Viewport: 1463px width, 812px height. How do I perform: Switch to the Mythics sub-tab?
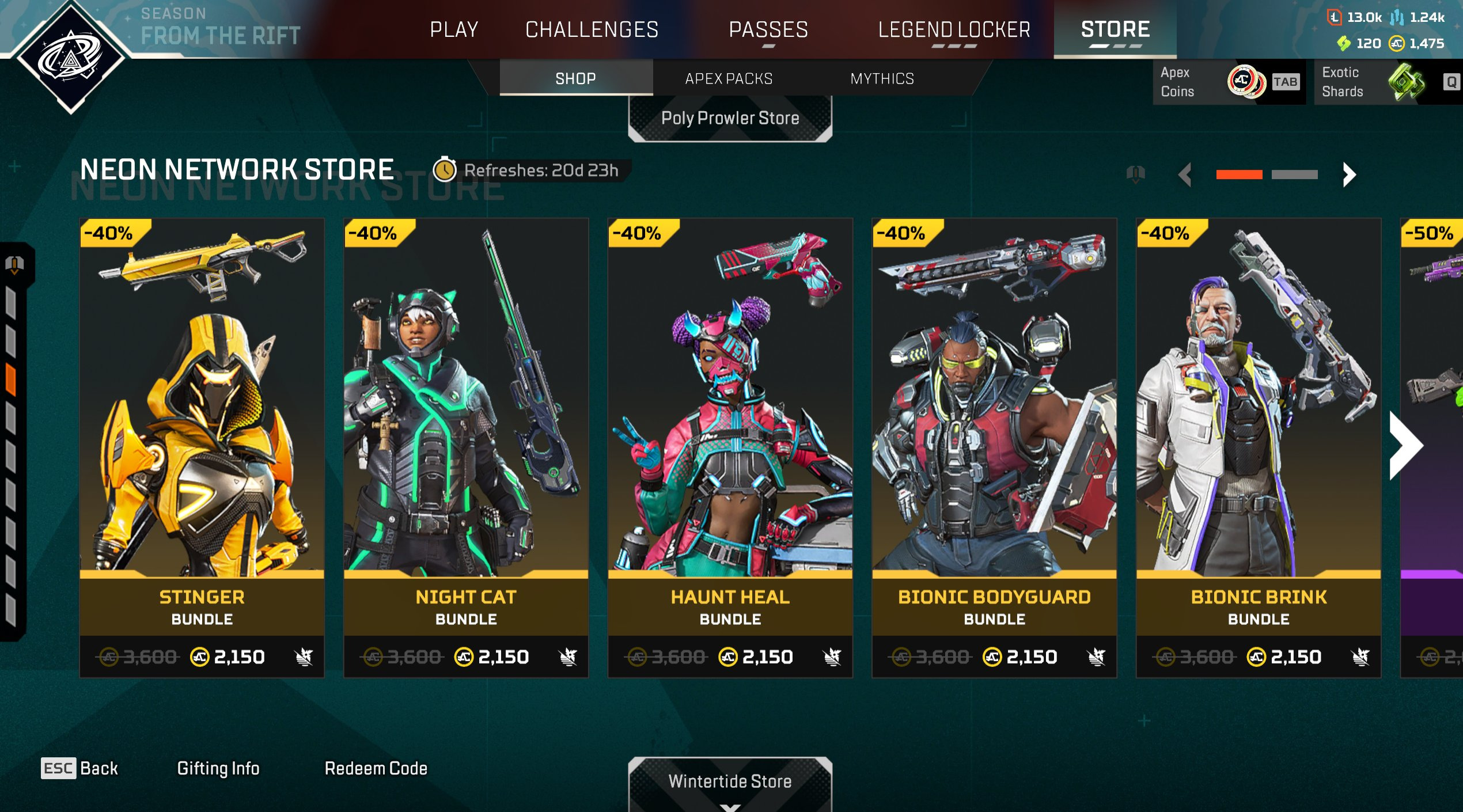pyautogui.click(x=882, y=78)
